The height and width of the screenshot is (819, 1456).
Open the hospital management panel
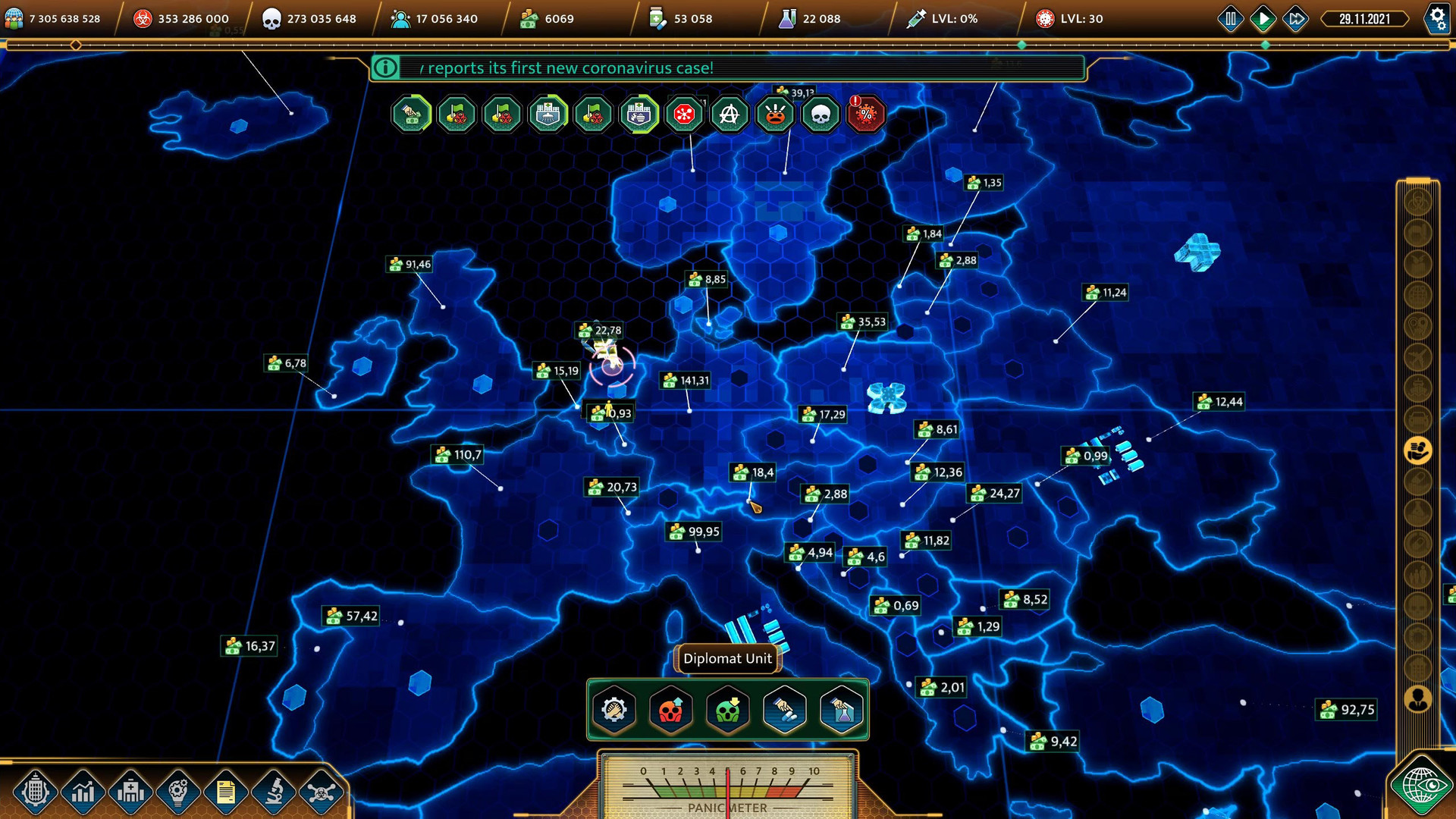pyautogui.click(x=130, y=792)
